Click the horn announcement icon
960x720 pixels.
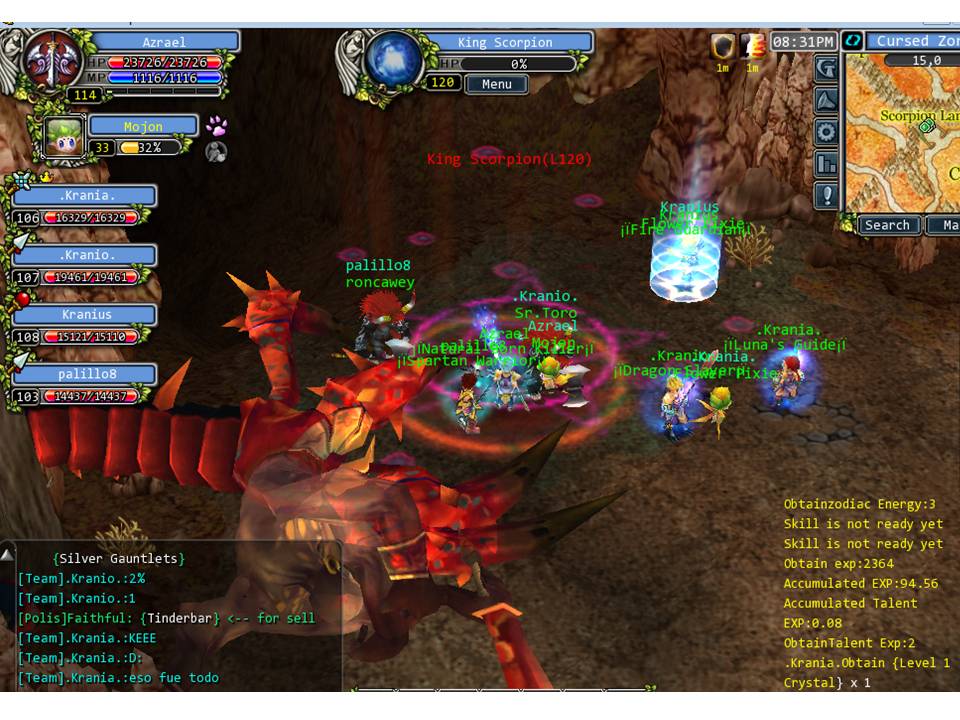pos(827,100)
